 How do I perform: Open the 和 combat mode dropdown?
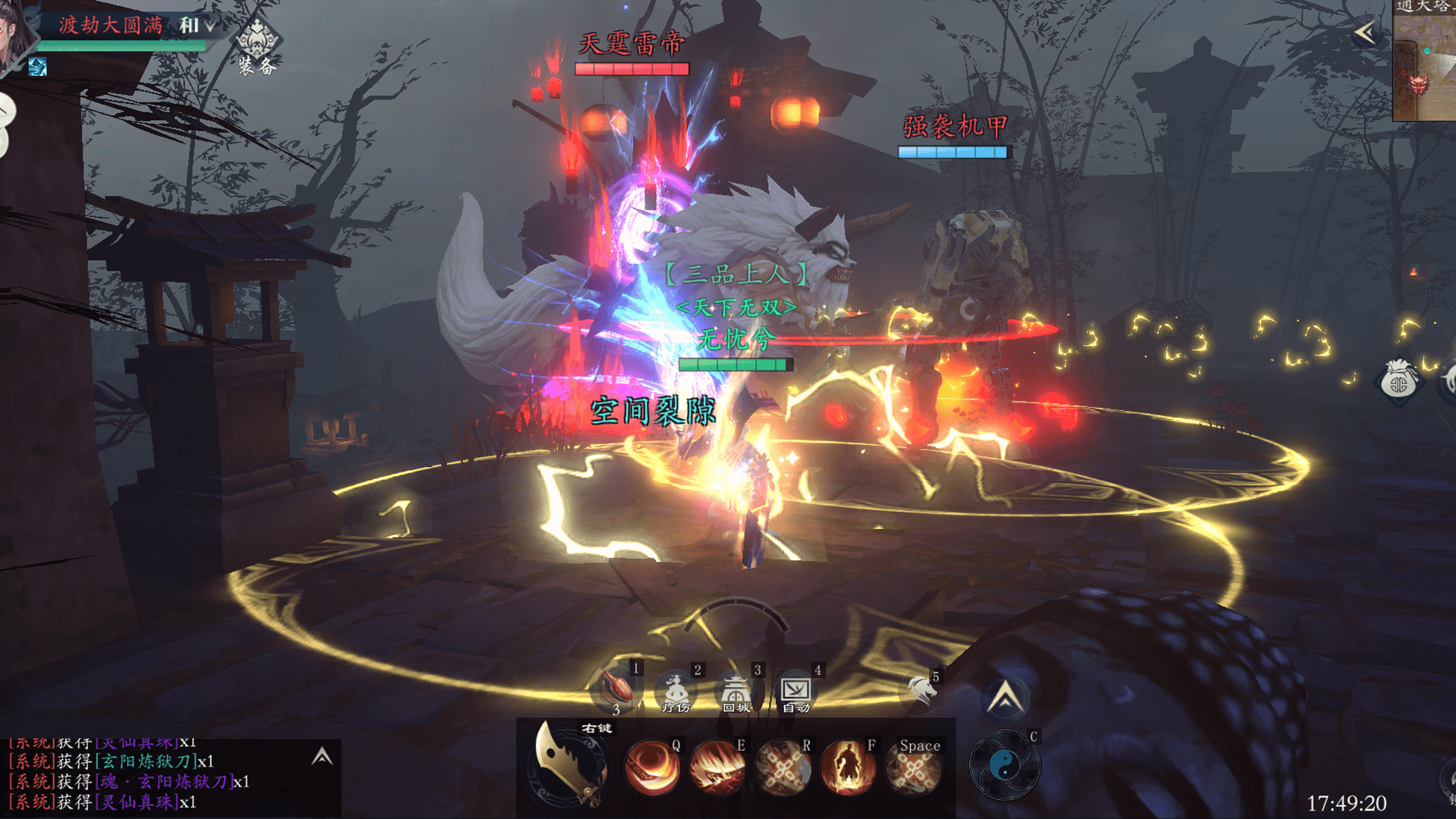tap(196, 26)
